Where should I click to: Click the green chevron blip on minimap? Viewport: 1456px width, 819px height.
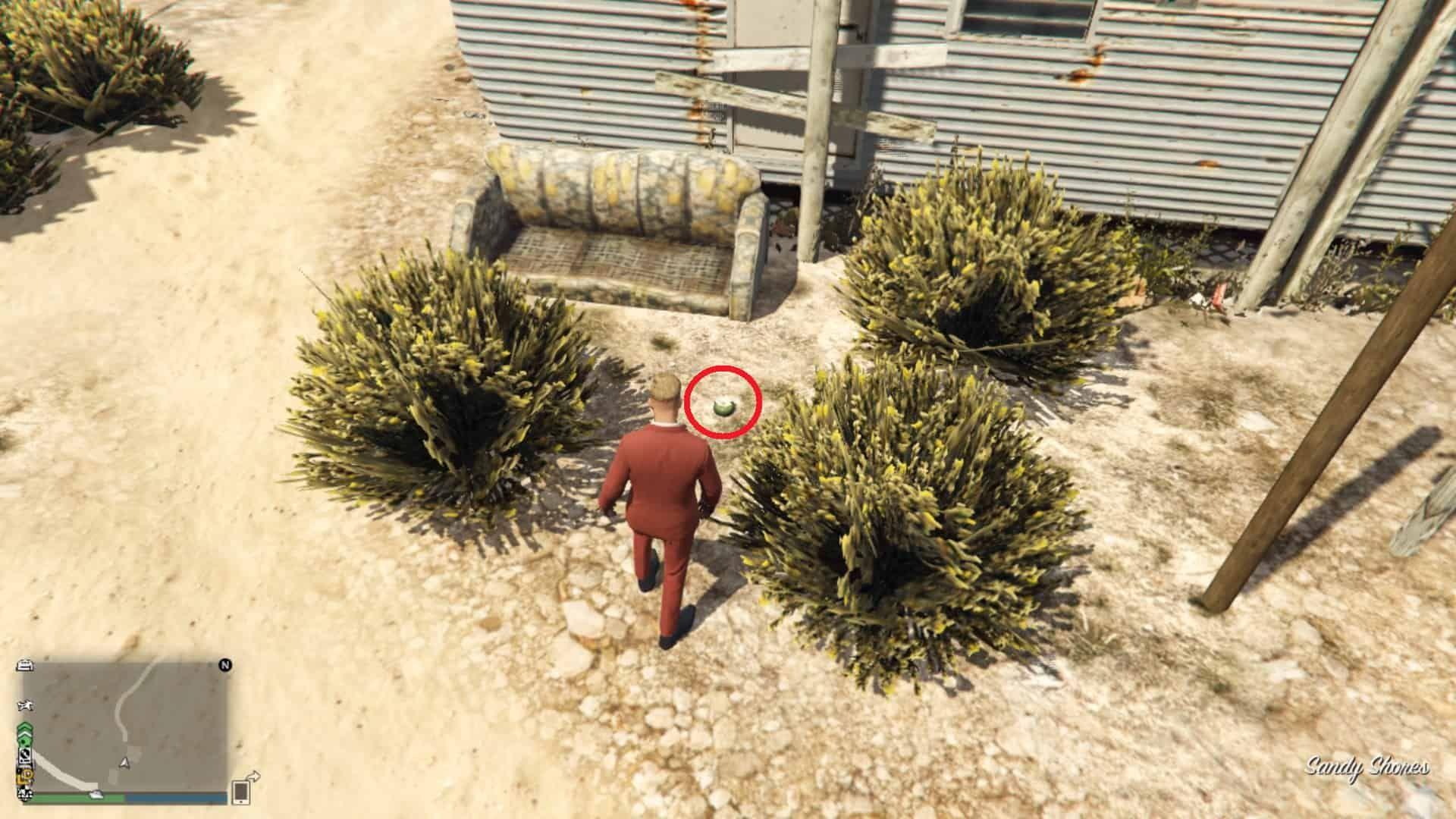(x=24, y=733)
